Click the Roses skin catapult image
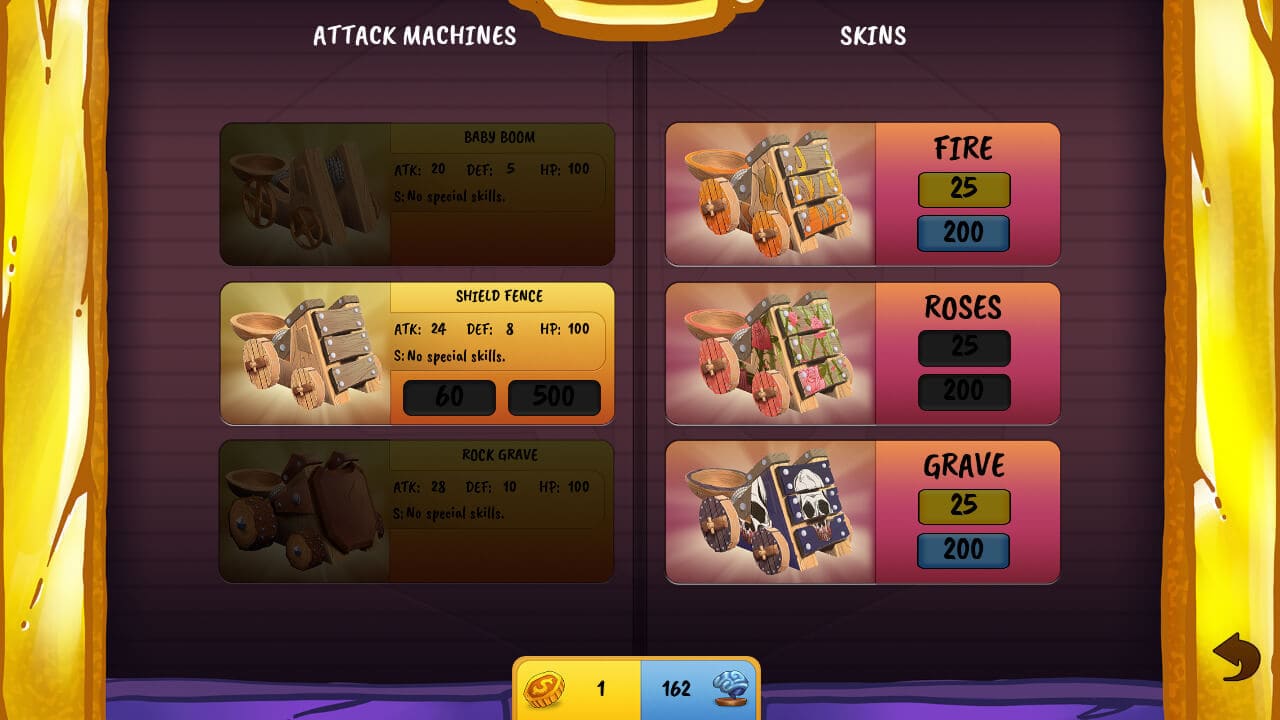The image size is (1280, 720). click(770, 352)
